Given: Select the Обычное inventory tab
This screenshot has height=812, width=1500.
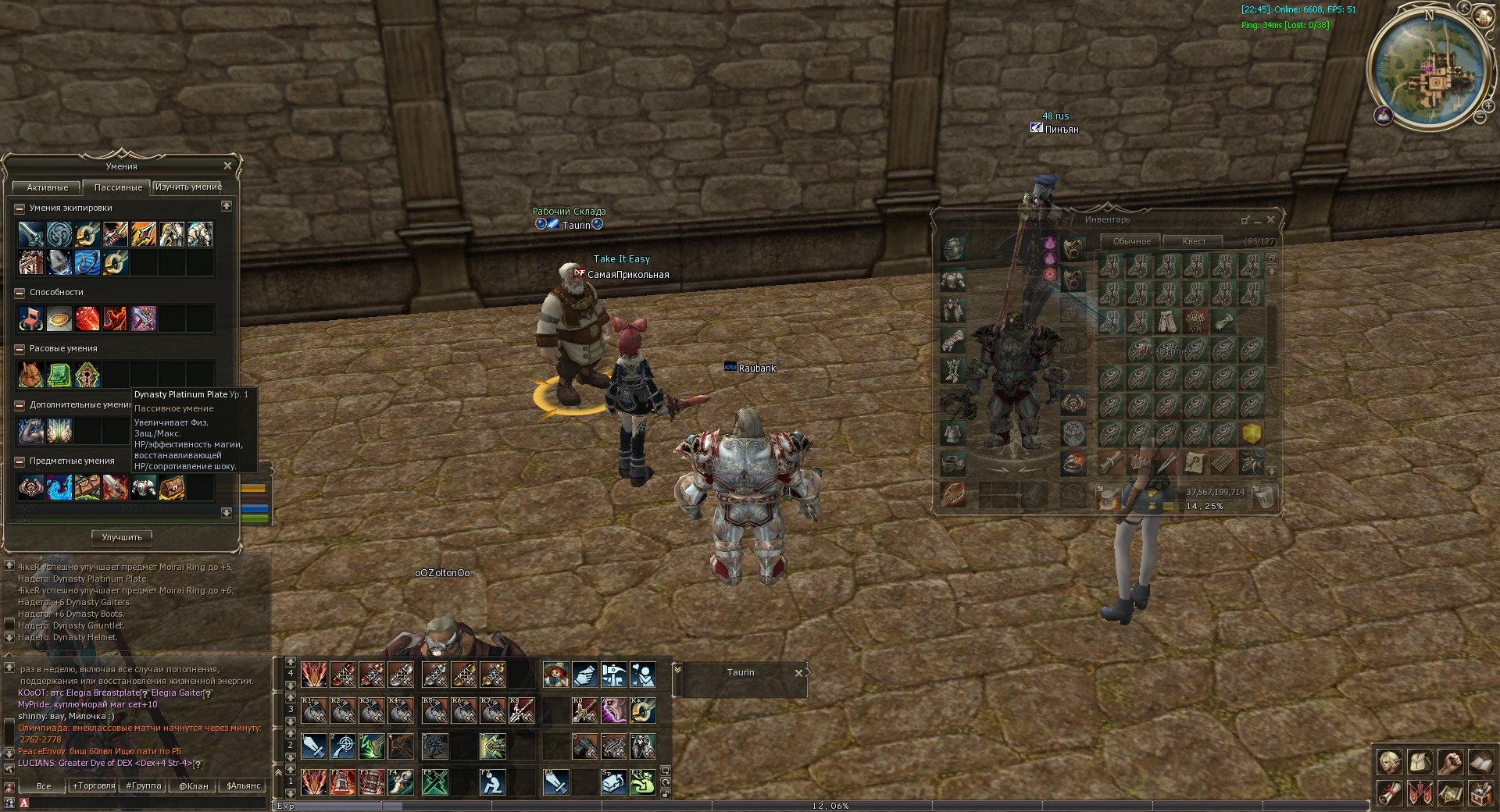Looking at the screenshot, I should 1131,241.
